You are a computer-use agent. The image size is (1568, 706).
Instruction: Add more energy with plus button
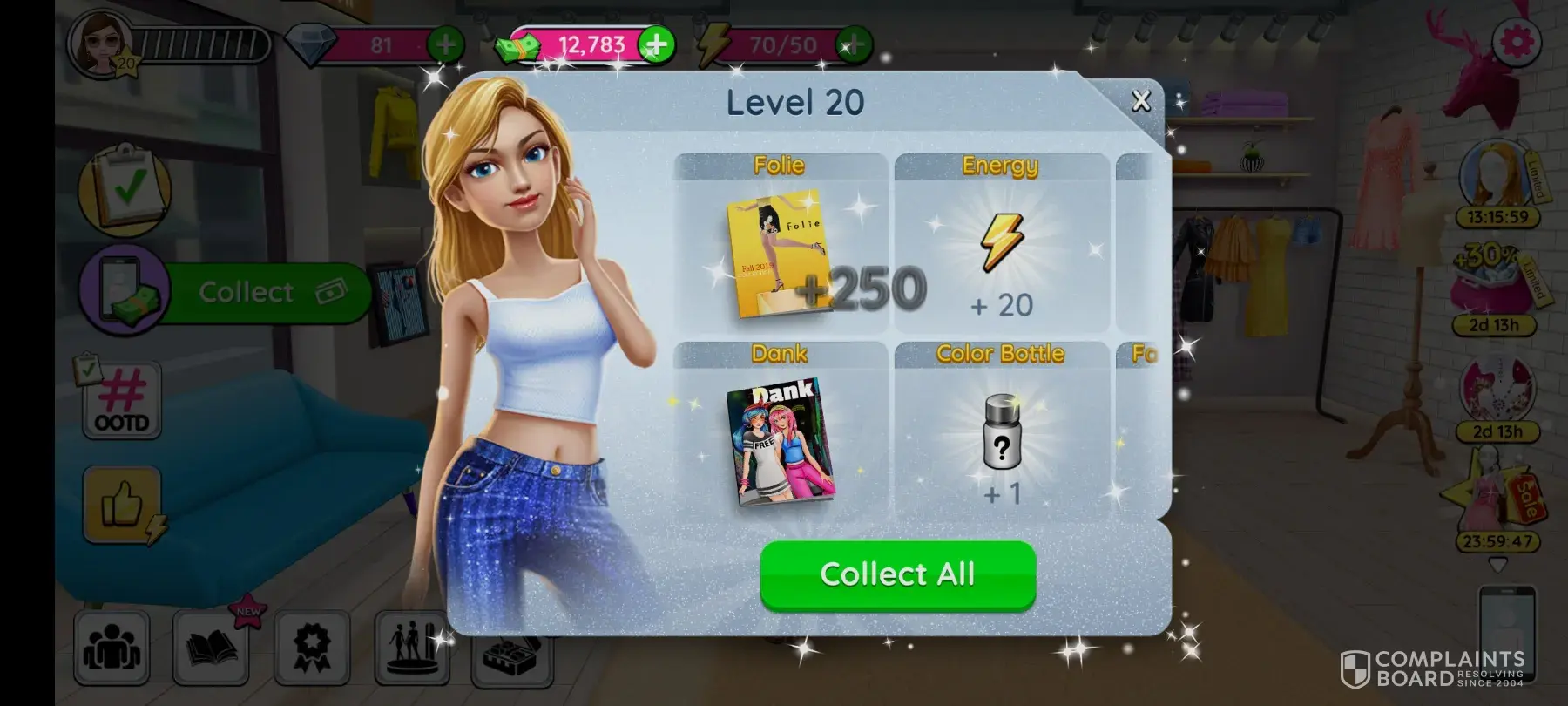[x=854, y=44]
